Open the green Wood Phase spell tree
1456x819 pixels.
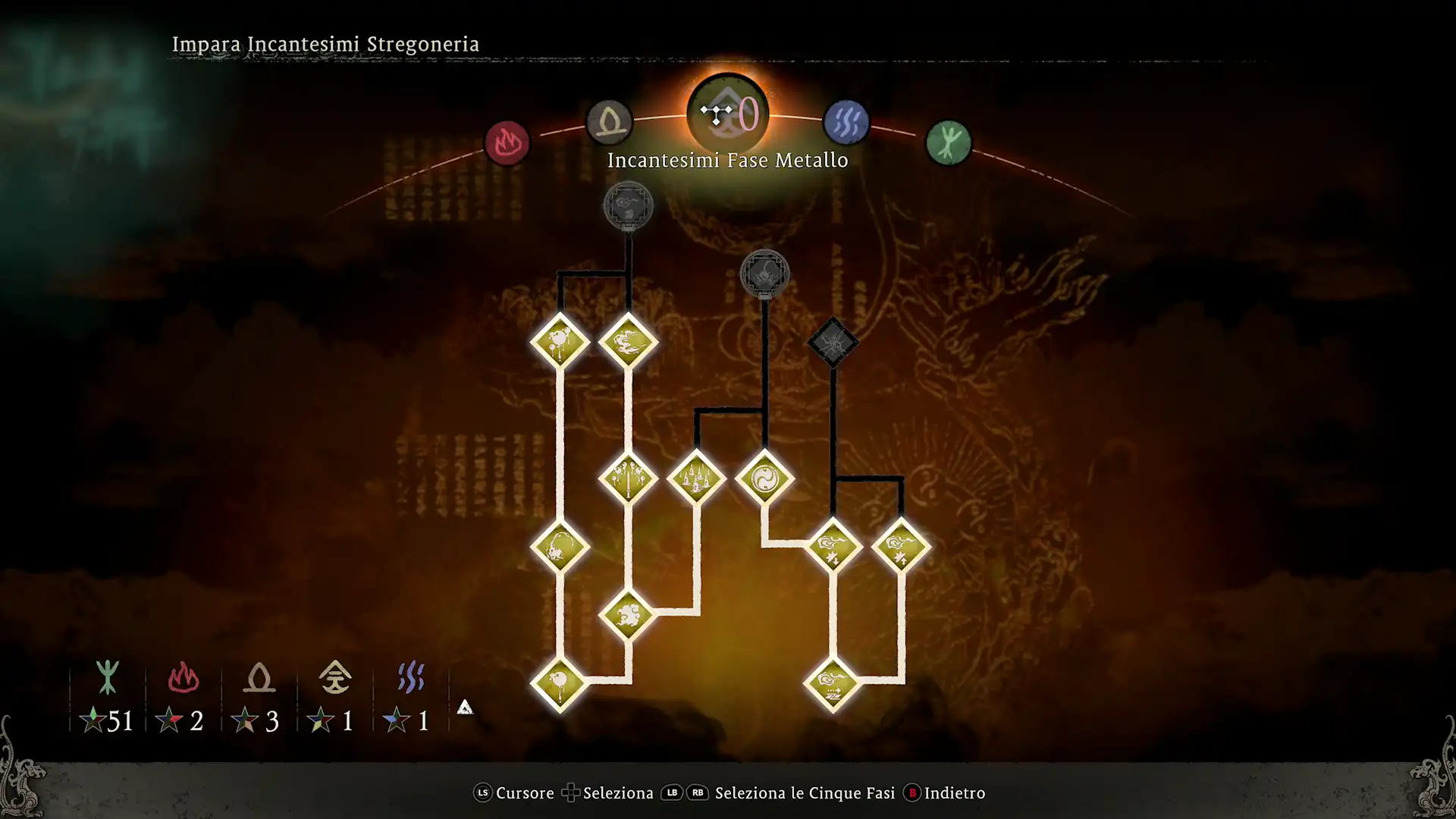click(x=948, y=143)
